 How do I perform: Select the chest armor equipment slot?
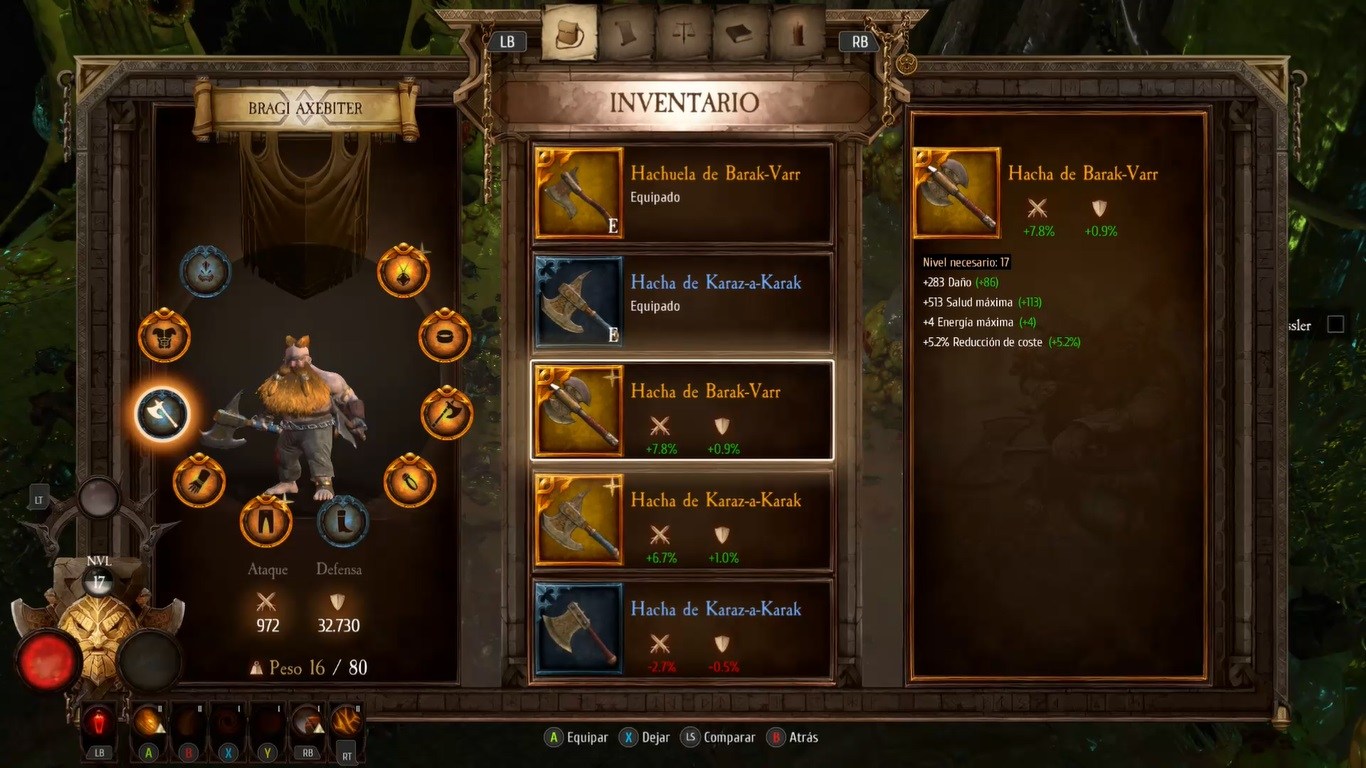(164, 336)
